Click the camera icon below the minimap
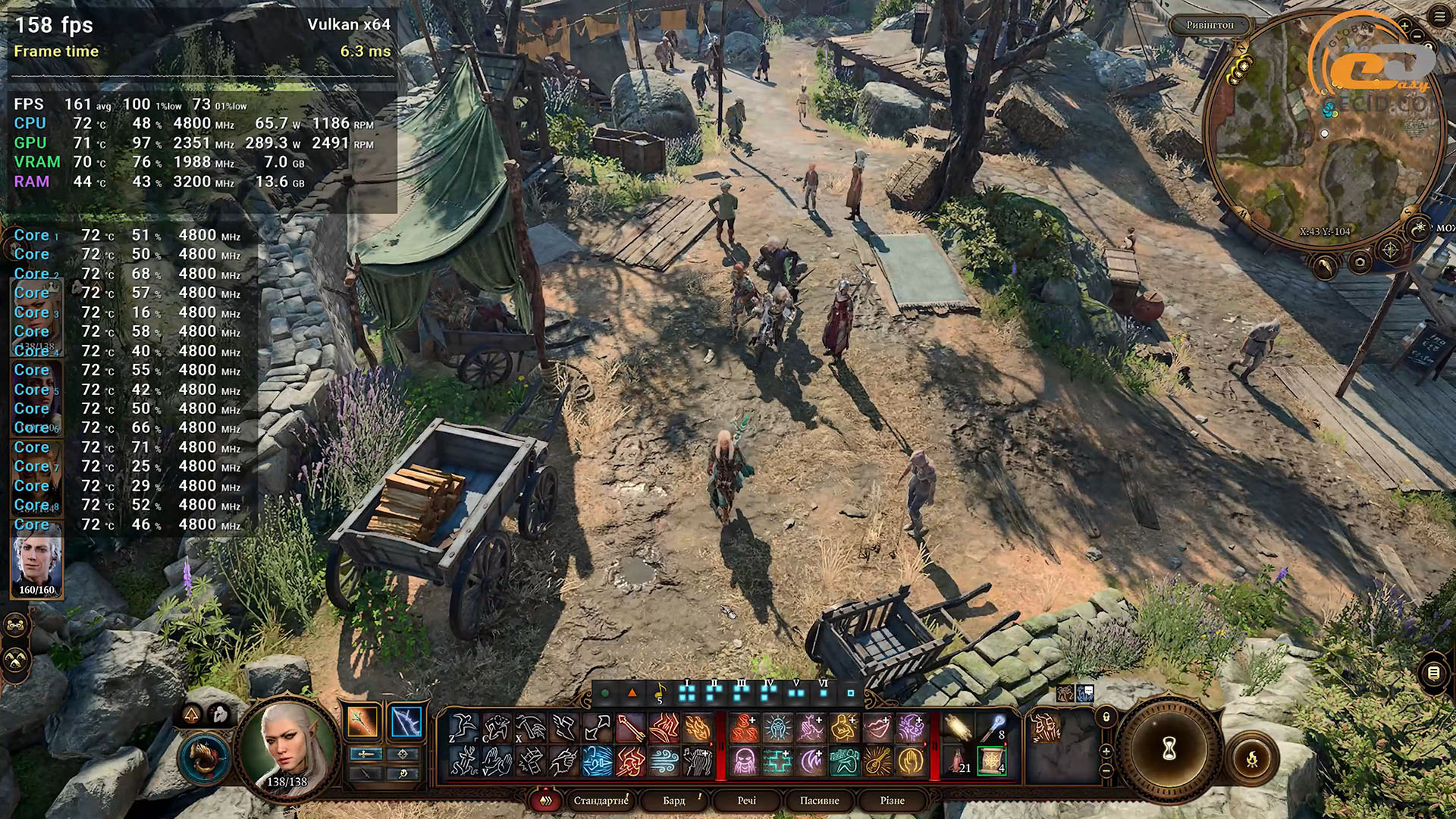 [1360, 263]
